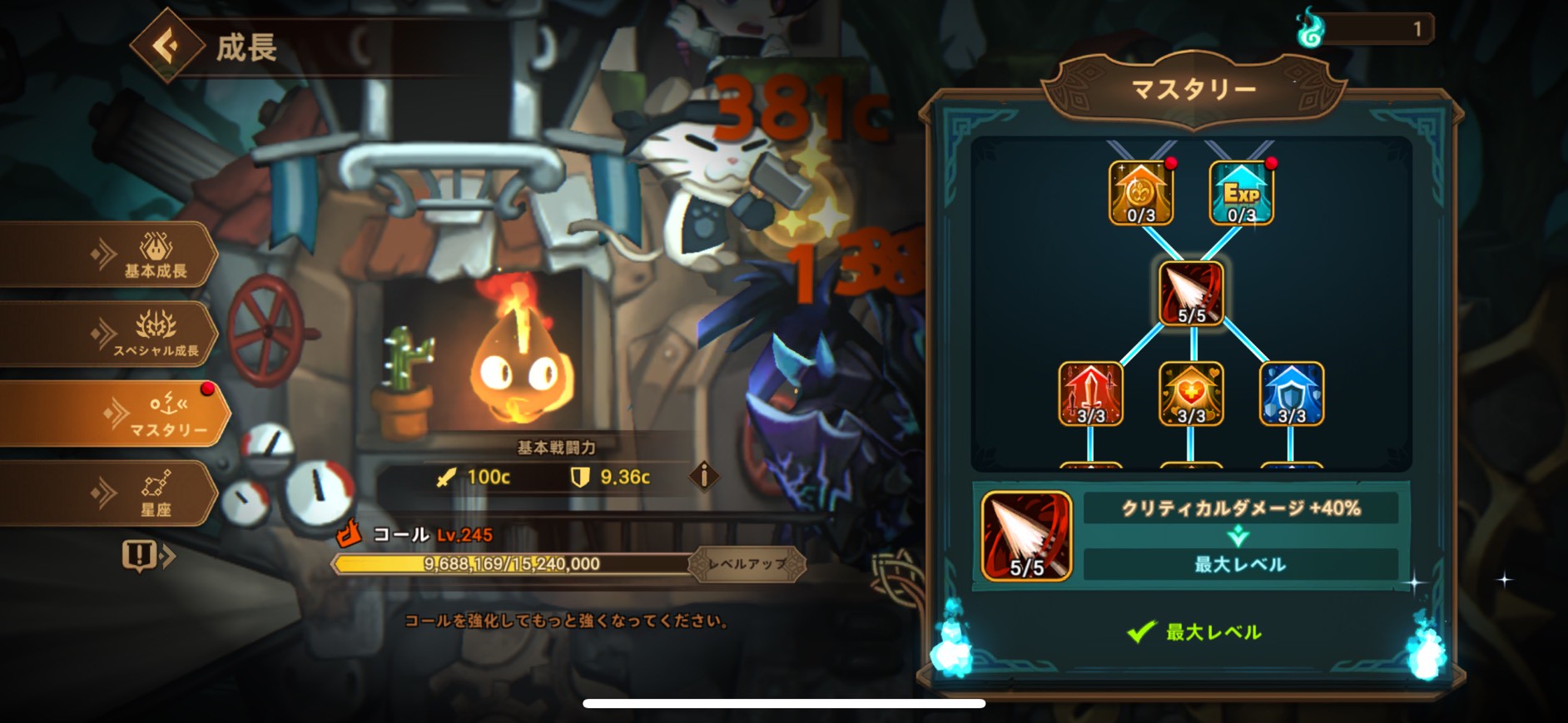The height and width of the screenshot is (723, 1568).
Task: Show base combat power info
Action: coord(704,476)
